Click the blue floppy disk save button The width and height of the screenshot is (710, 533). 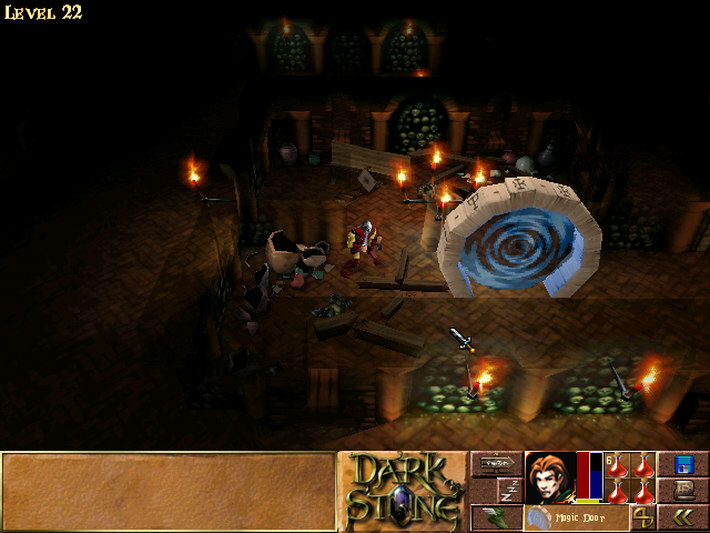click(x=684, y=464)
